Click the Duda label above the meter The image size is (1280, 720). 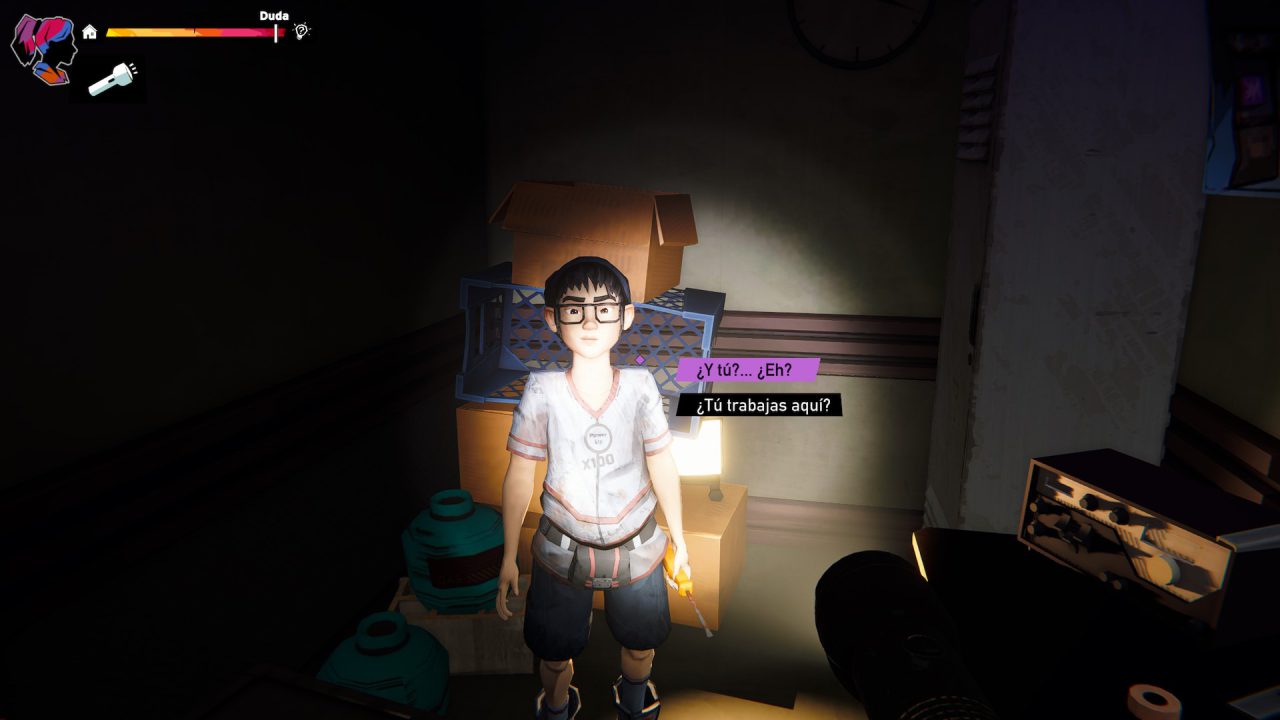(x=275, y=16)
